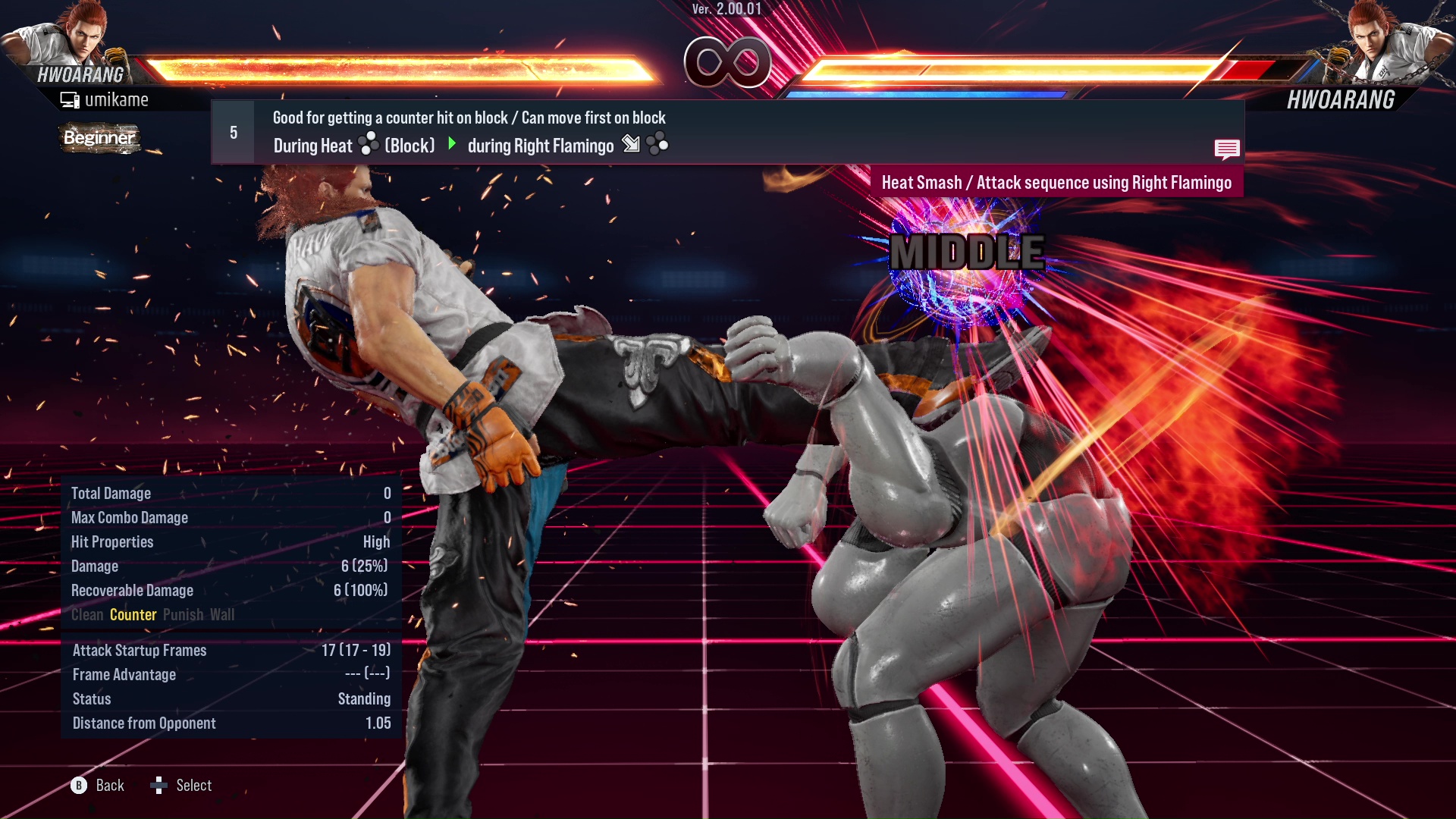Viewport: 1456px width, 819px height.
Task: Expand combo step number 5
Action: pyautogui.click(x=233, y=131)
